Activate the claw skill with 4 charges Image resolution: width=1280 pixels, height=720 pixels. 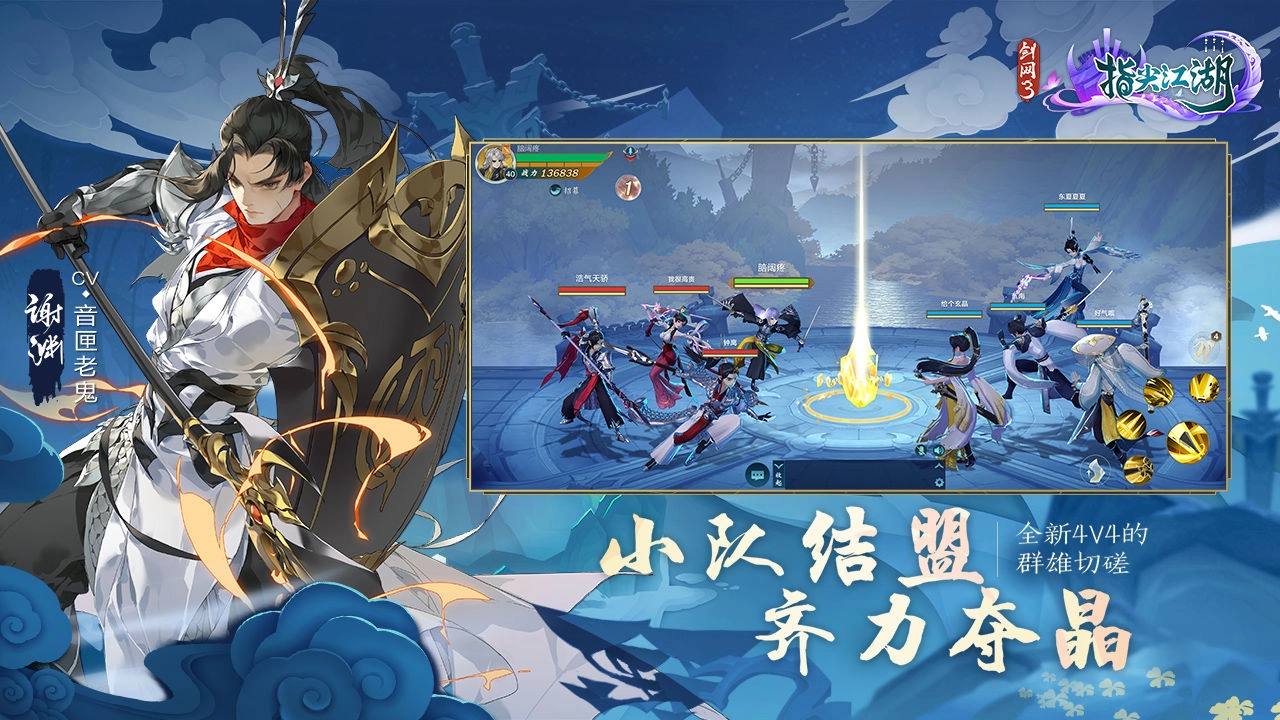click(1206, 348)
